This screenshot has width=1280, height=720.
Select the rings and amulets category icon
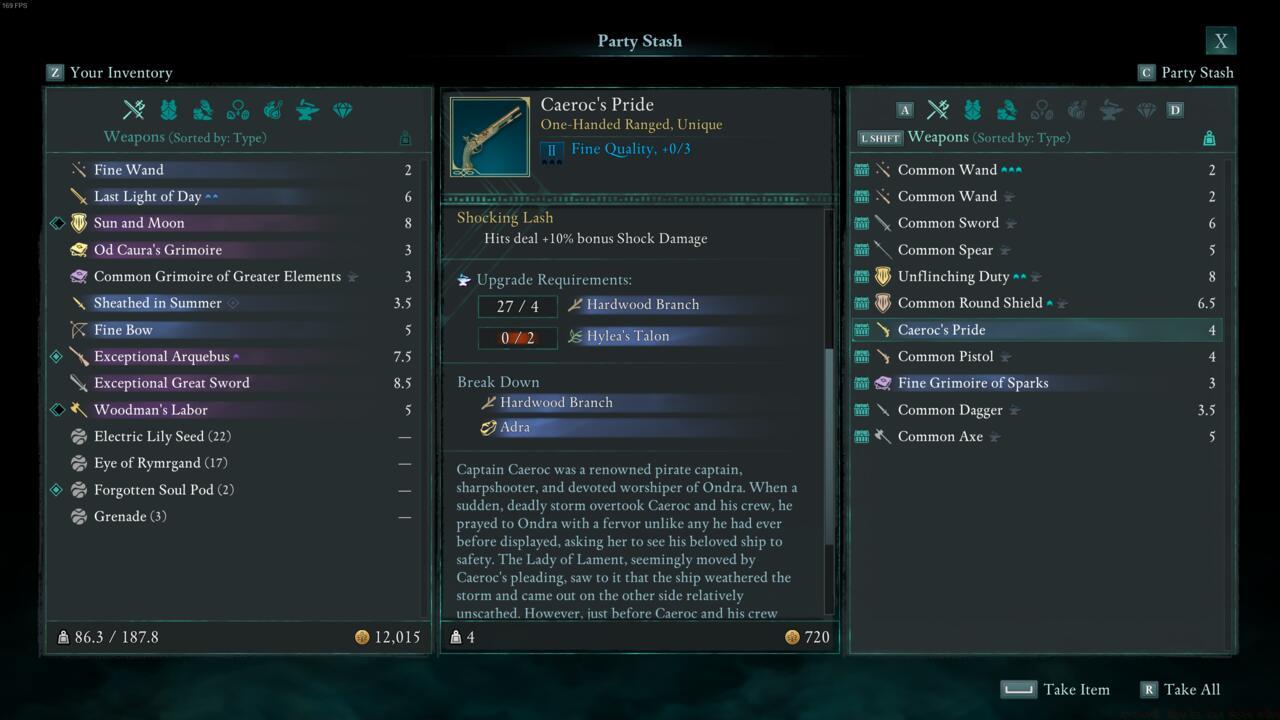(240, 110)
